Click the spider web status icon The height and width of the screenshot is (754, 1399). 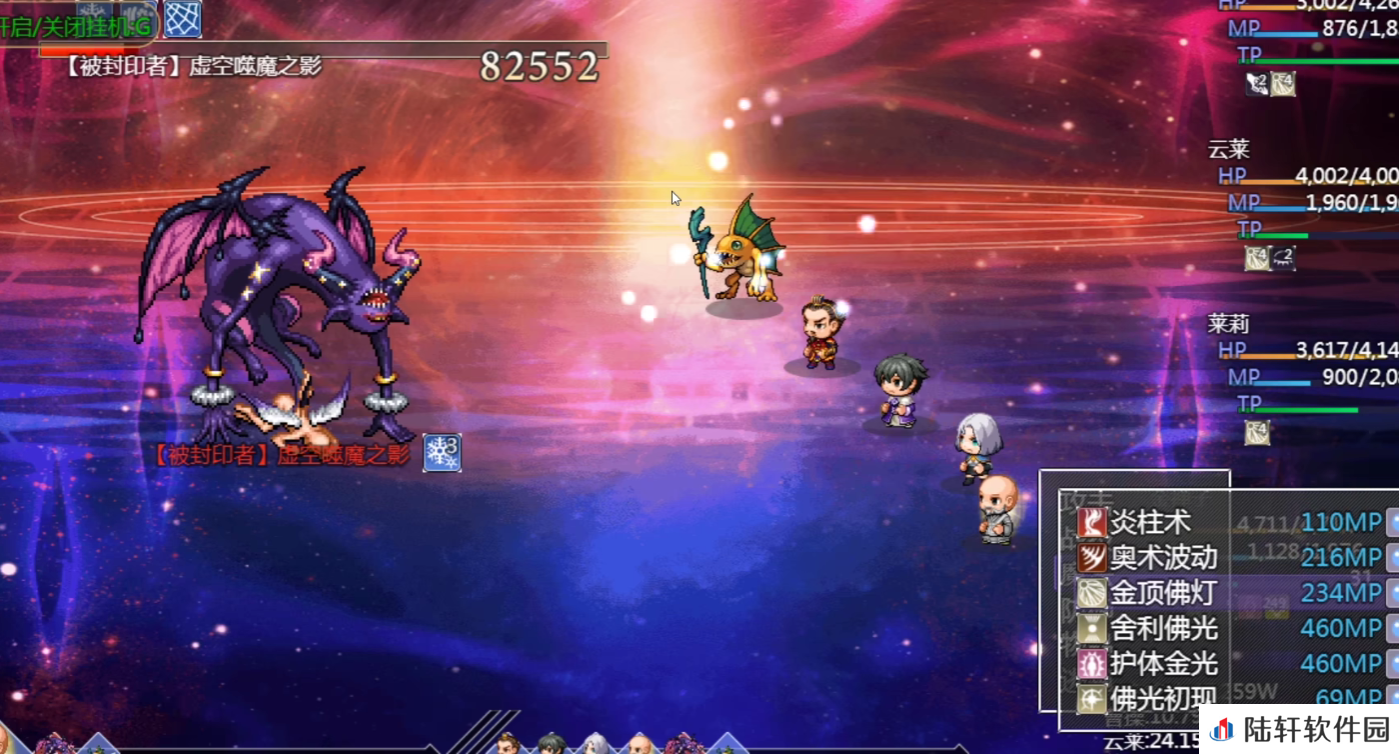pyautogui.click(x=183, y=18)
